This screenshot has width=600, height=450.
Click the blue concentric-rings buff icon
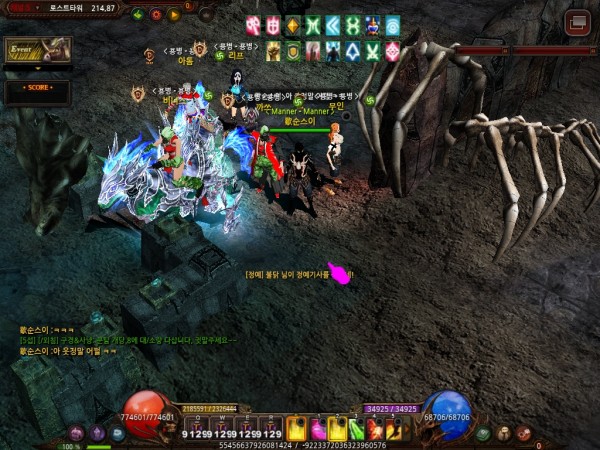tap(392, 25)
